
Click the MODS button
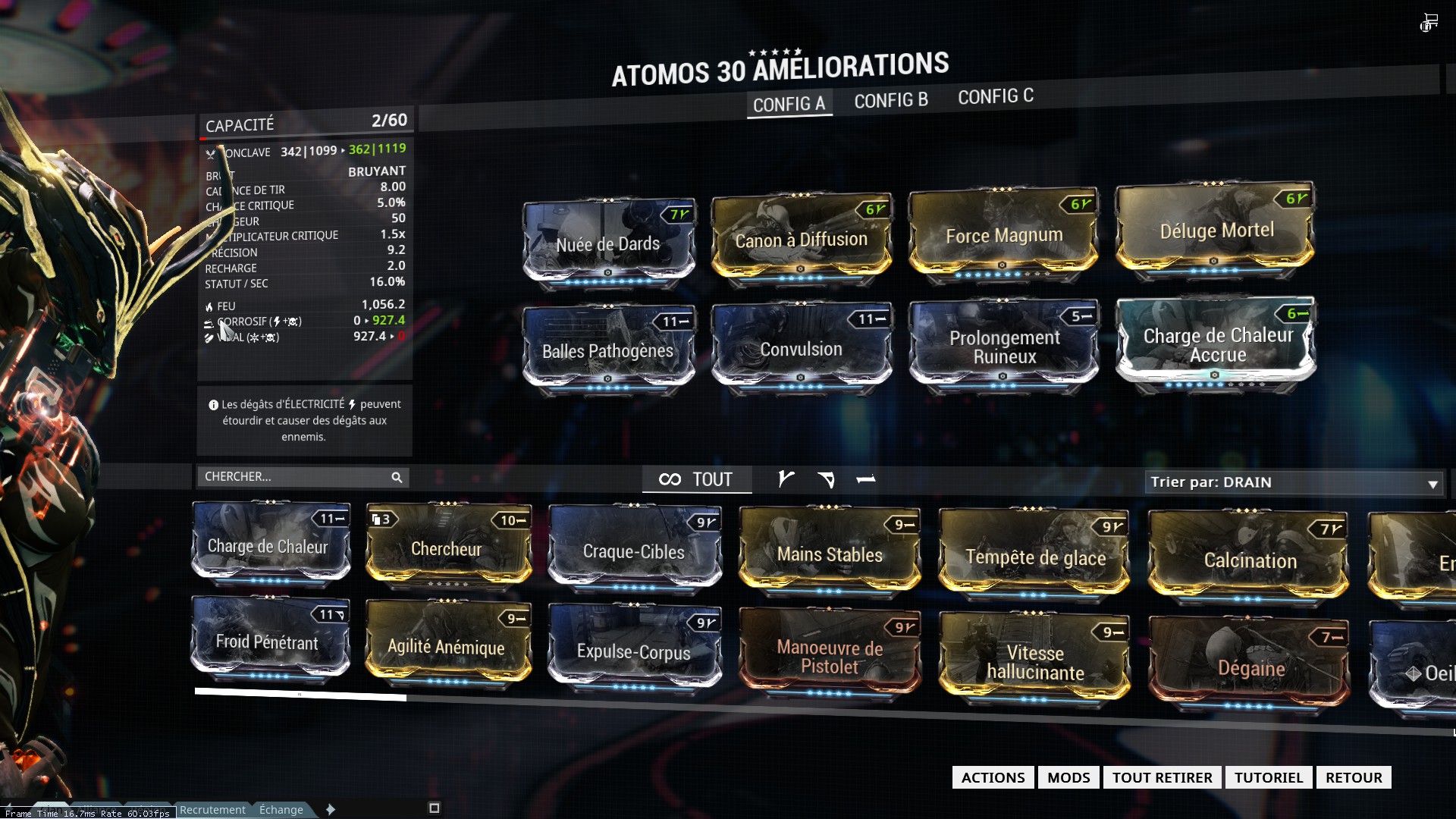coord(1068,777)
